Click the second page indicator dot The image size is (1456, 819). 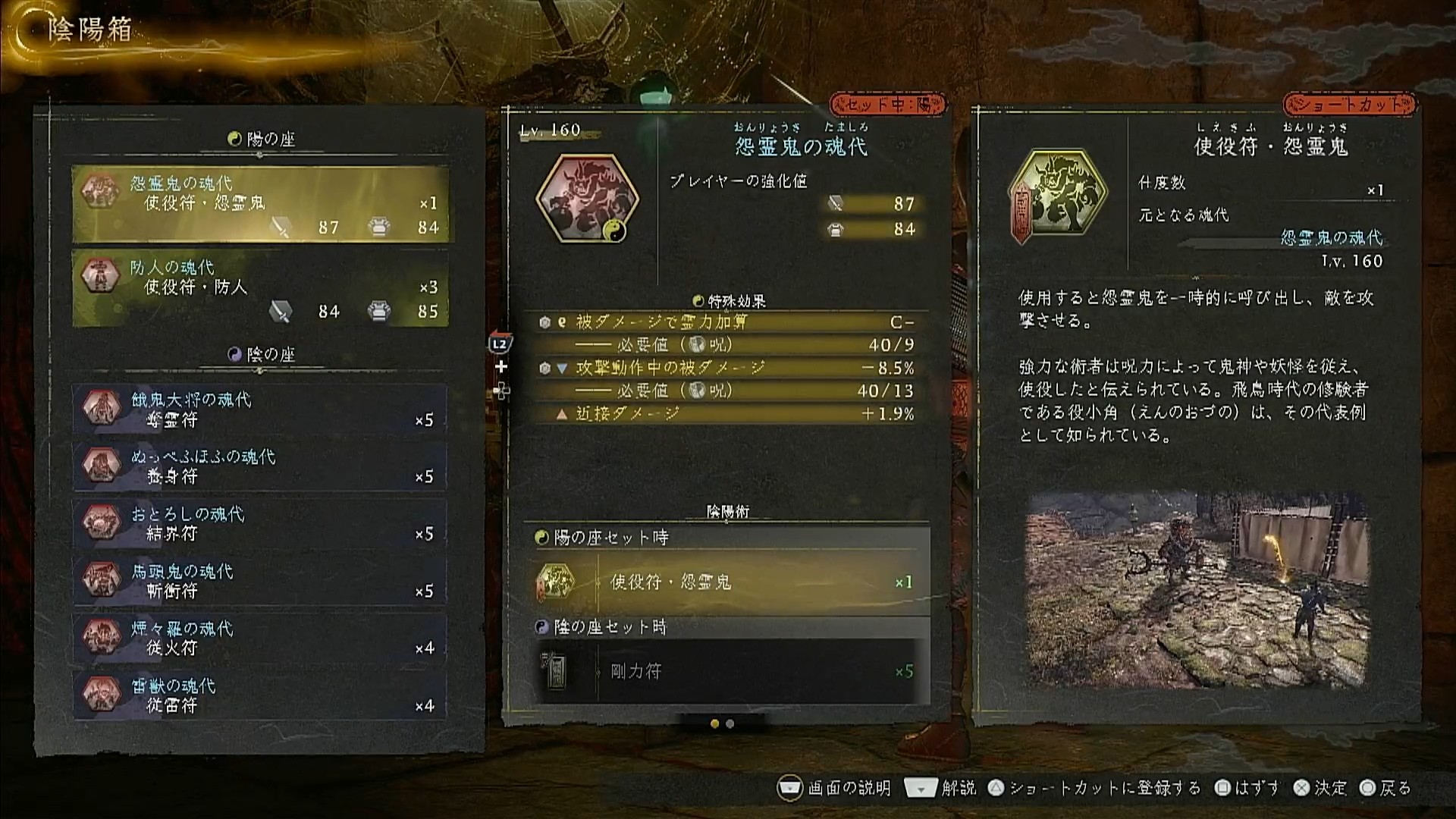[x=730, y=724]
